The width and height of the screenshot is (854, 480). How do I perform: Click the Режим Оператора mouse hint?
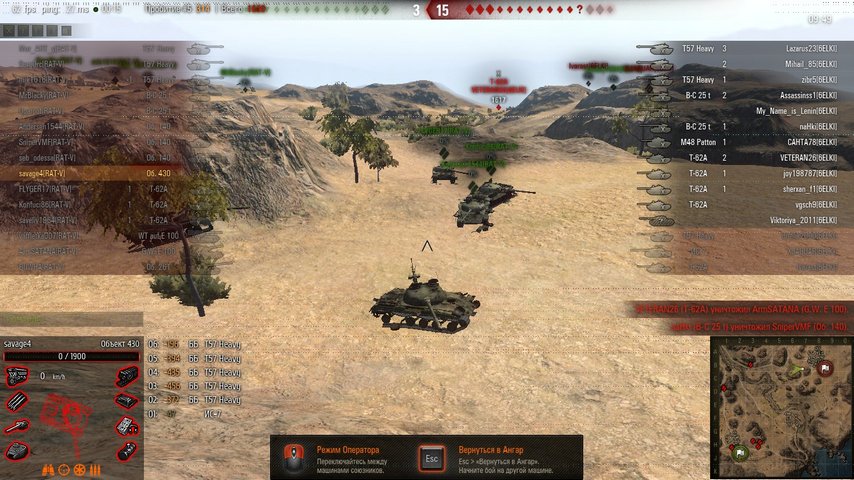click(x=292, y=458)
